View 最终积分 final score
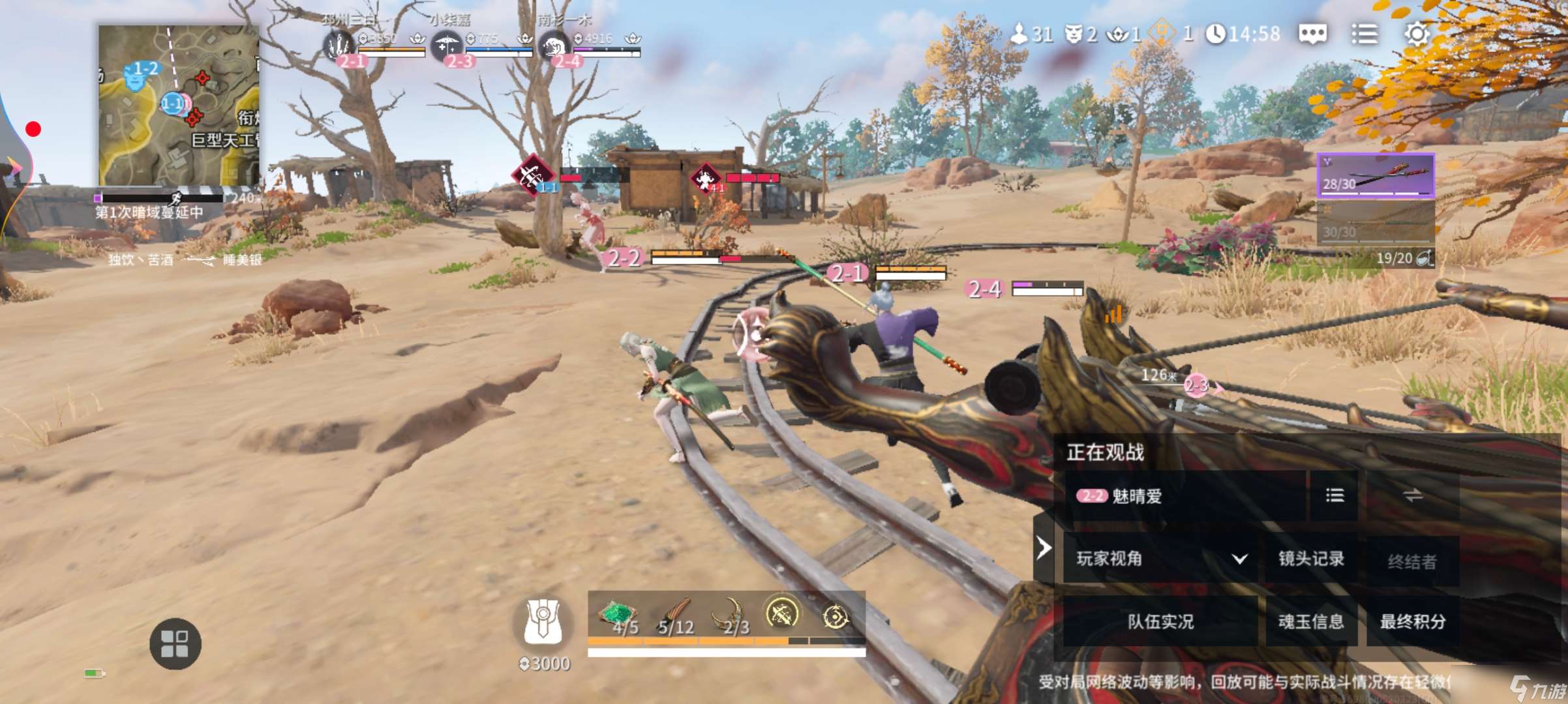 [1412, 621]
